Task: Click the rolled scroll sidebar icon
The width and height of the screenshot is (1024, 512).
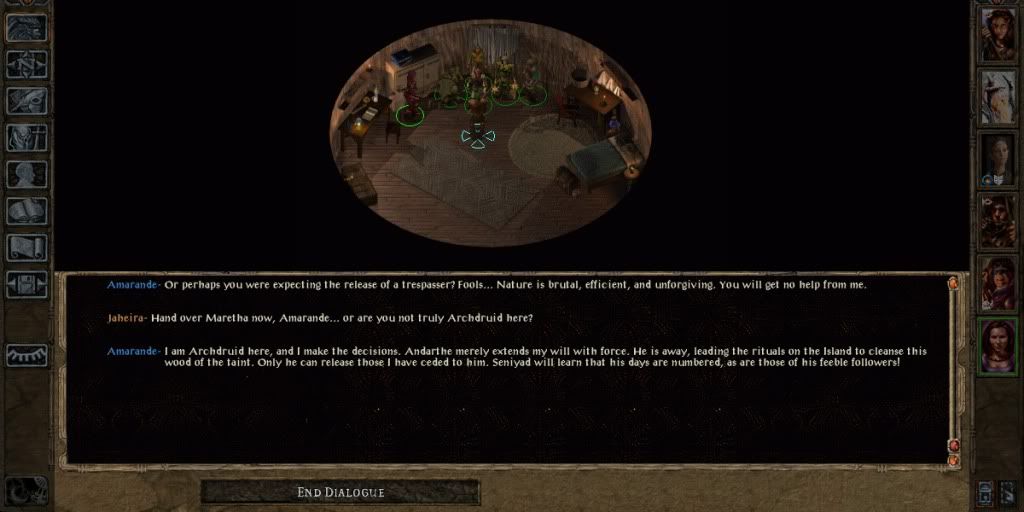Action: click(28, 247)
